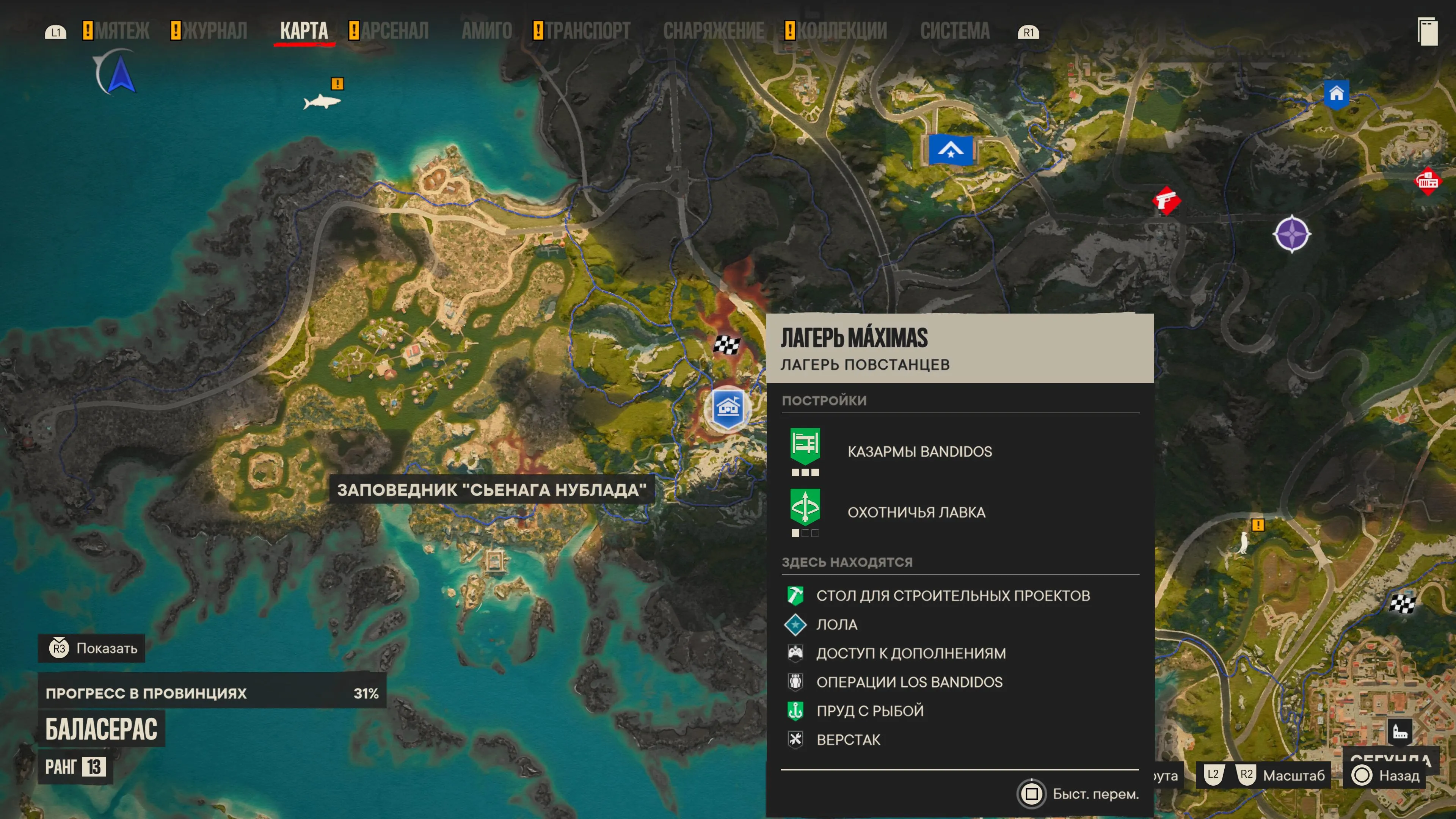
Task: Select the checkered flag race marker near the camp
Action: click(726, 344)
